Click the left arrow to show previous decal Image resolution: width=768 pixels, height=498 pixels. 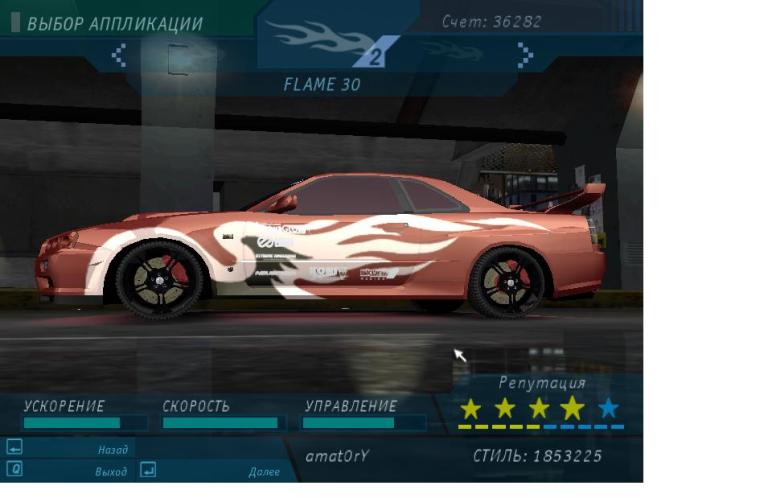[119, 55]
